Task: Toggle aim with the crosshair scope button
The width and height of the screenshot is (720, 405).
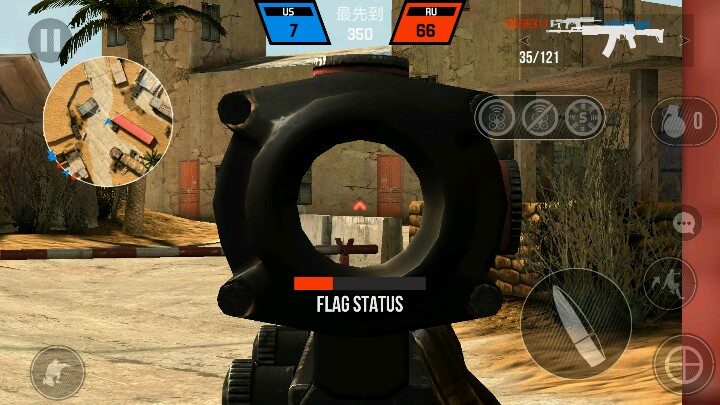Action: 682,364
